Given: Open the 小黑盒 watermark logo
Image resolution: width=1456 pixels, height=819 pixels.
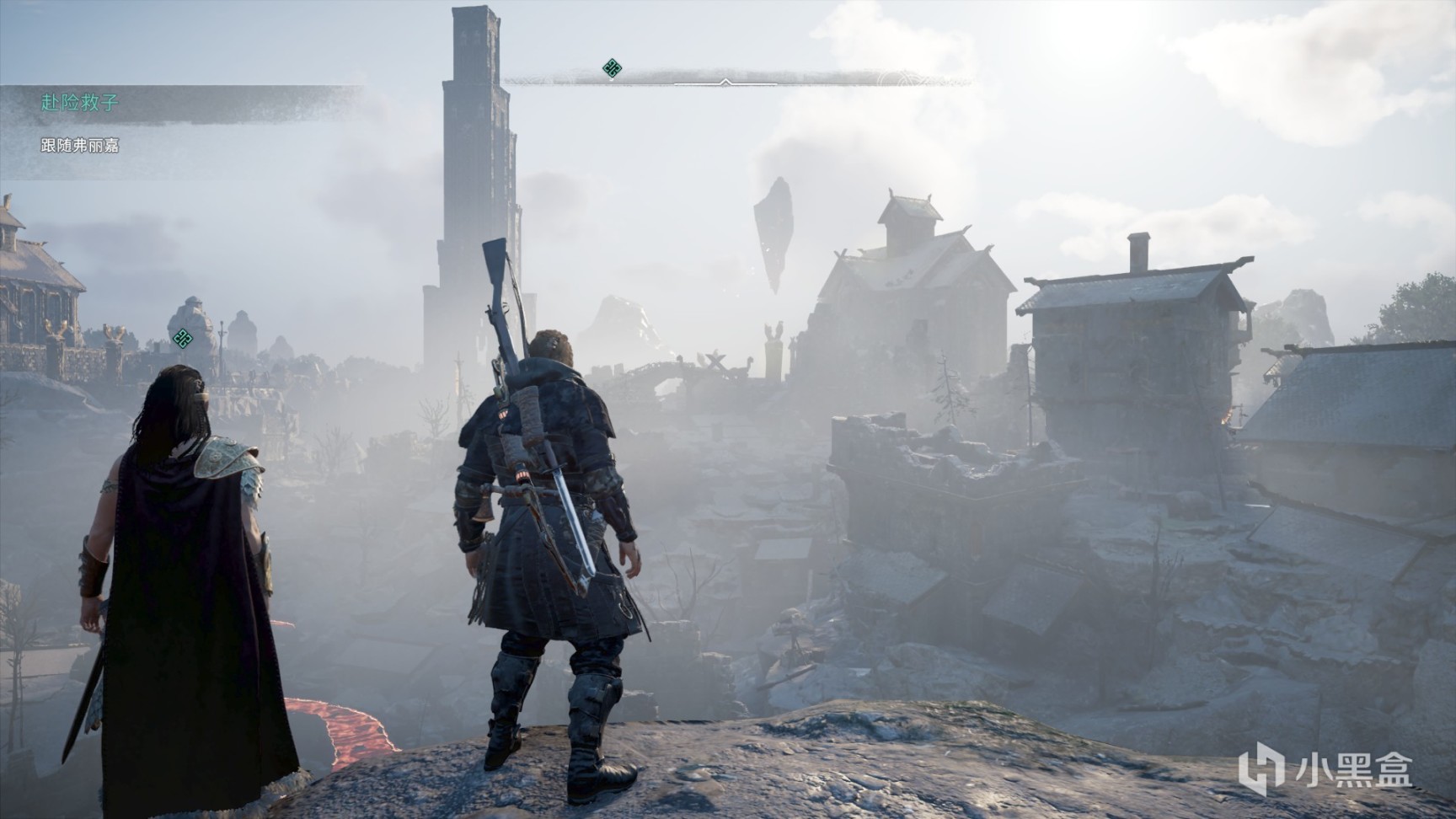Looking at the screenshot, I should coord(1325,768).
